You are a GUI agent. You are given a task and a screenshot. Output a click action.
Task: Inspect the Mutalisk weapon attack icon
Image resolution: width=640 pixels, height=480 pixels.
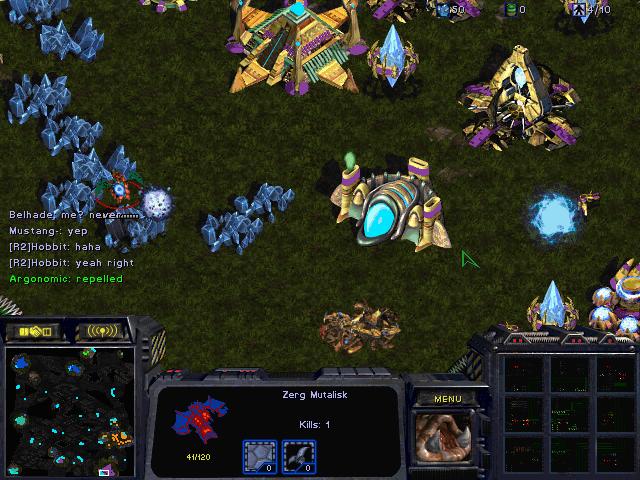coord(300,457)
